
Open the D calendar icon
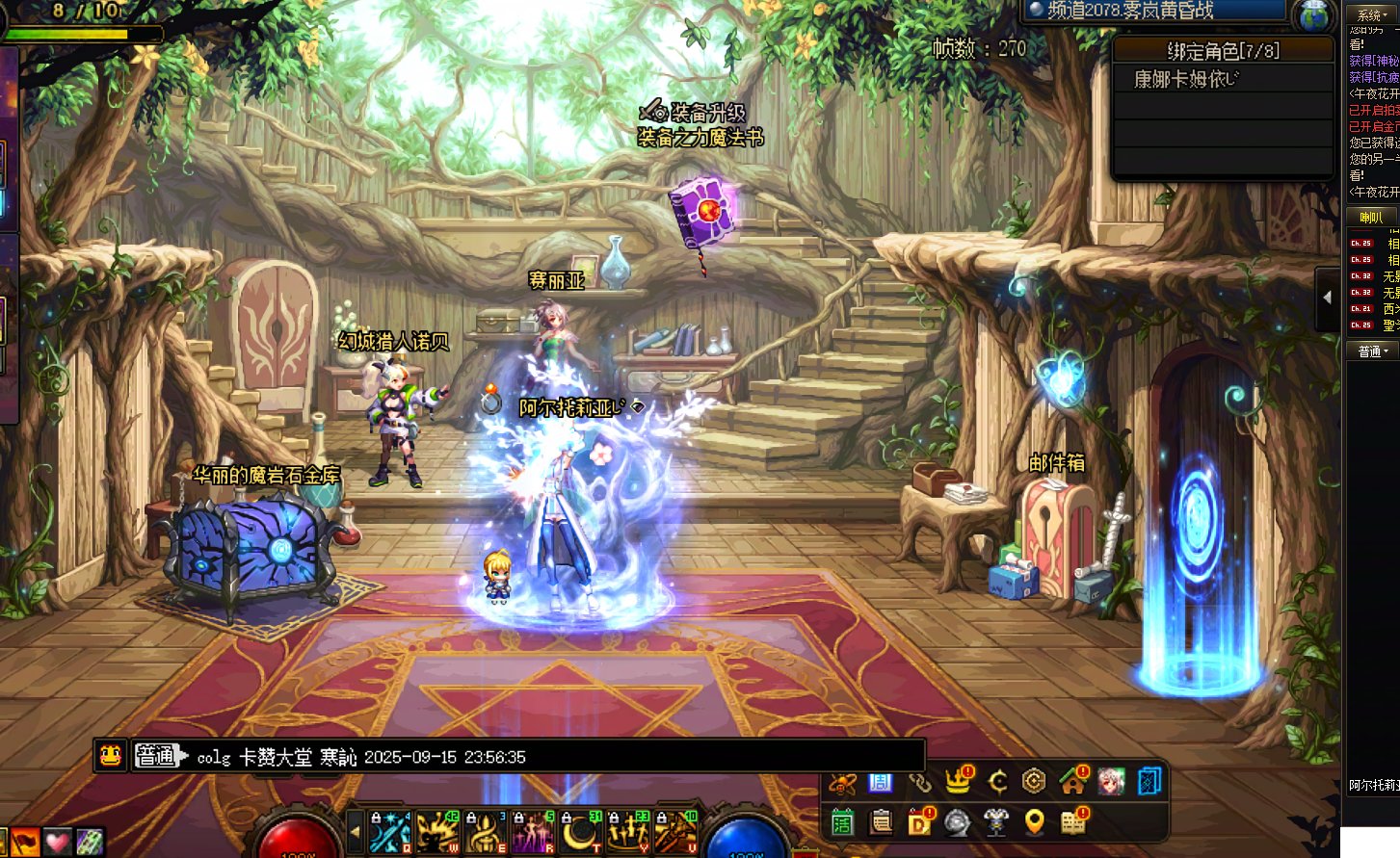pyautogui.click(x=919, y=822)
